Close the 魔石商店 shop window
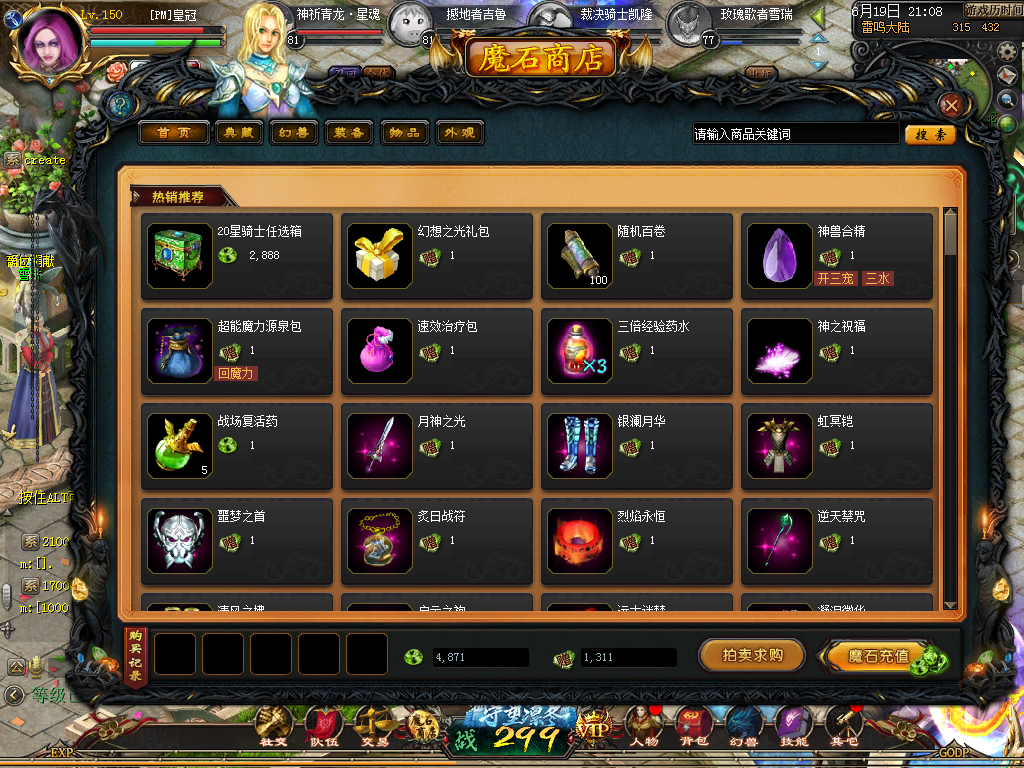The image size is (1024, 768). [951, 105]
